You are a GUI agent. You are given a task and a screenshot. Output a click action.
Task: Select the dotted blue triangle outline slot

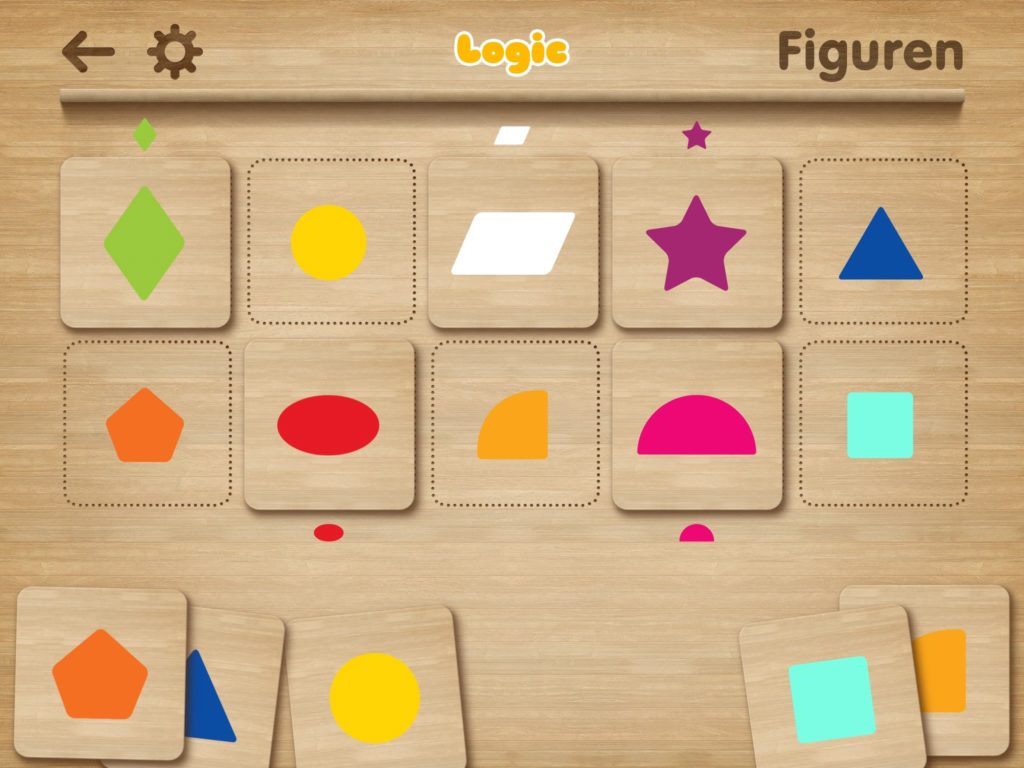click(882, 243)
